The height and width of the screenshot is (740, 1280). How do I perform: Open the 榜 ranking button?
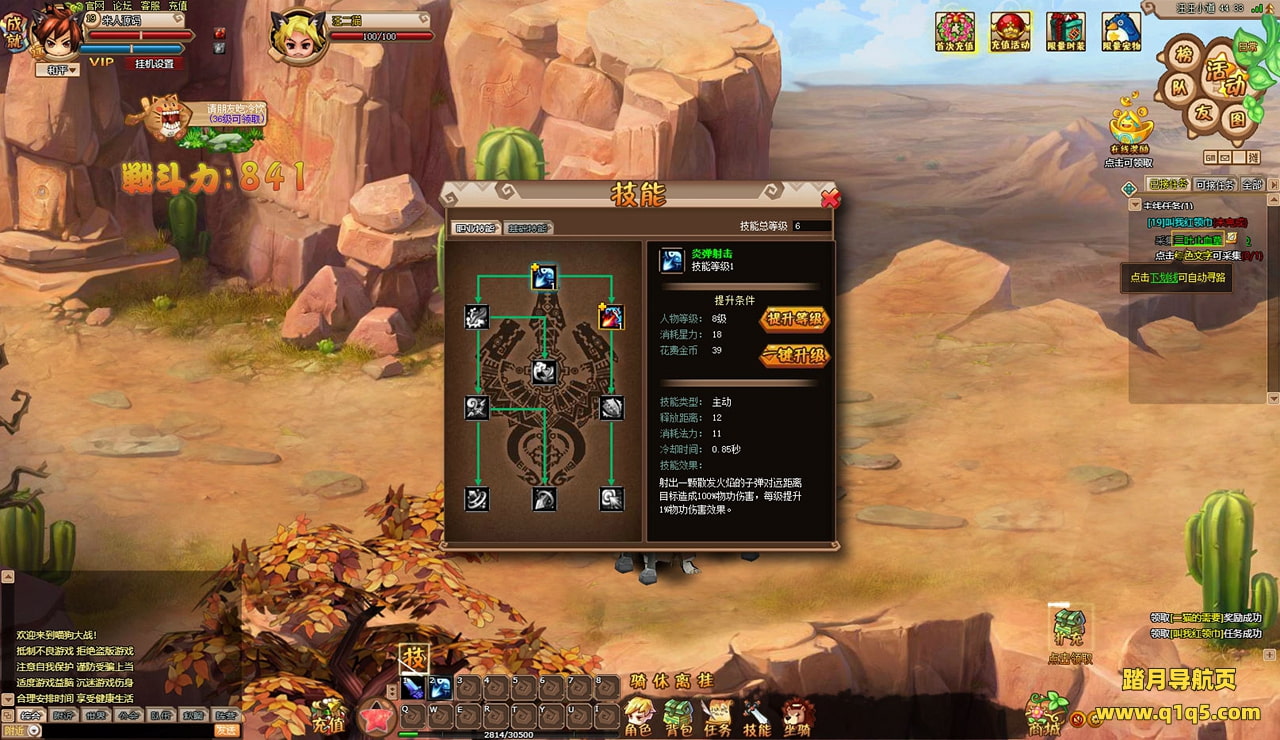1185,54
